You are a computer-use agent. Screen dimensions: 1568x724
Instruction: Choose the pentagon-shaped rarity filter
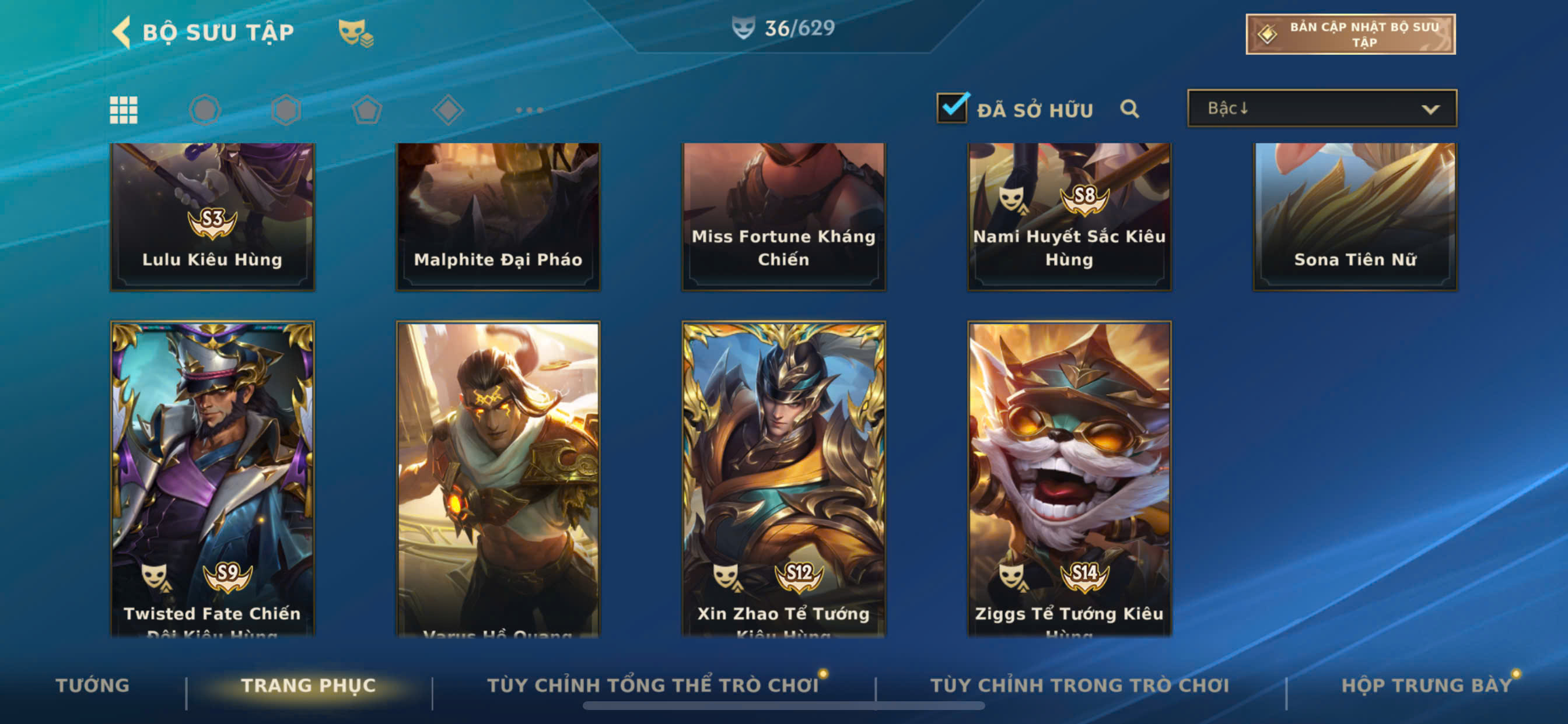coord(367,110)
